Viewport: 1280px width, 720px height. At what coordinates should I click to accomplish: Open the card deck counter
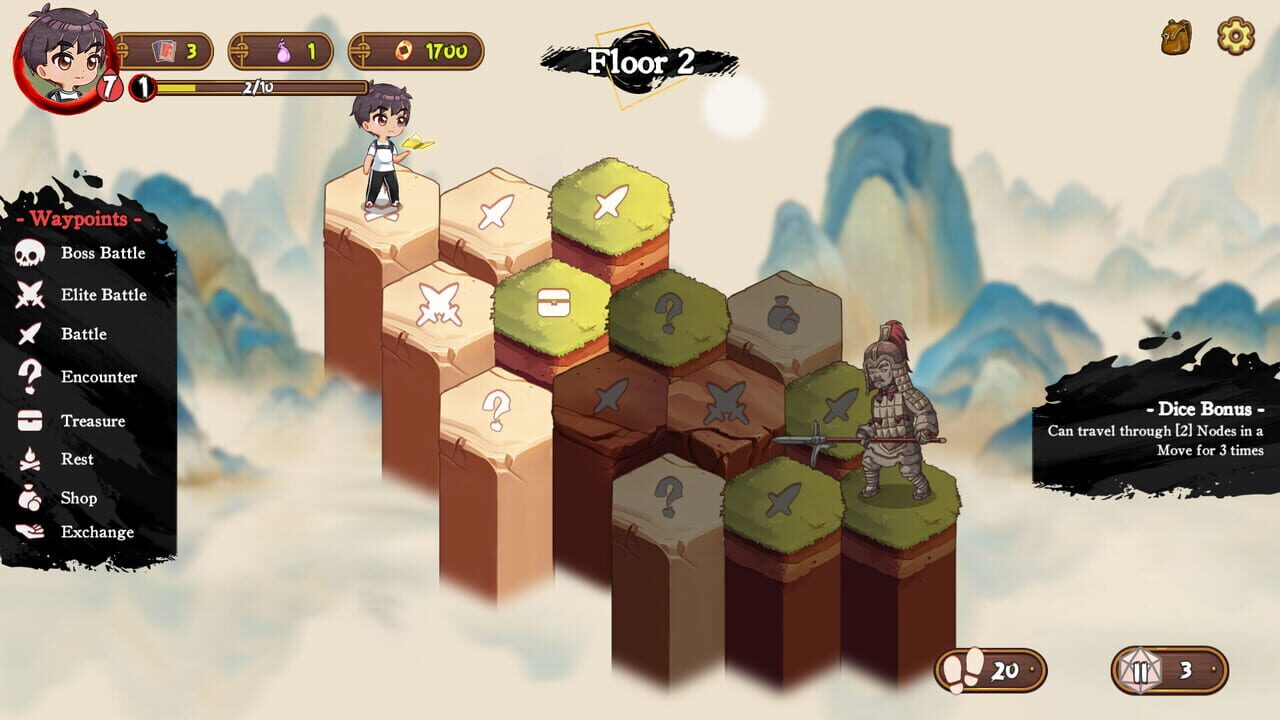click(166, 51)
